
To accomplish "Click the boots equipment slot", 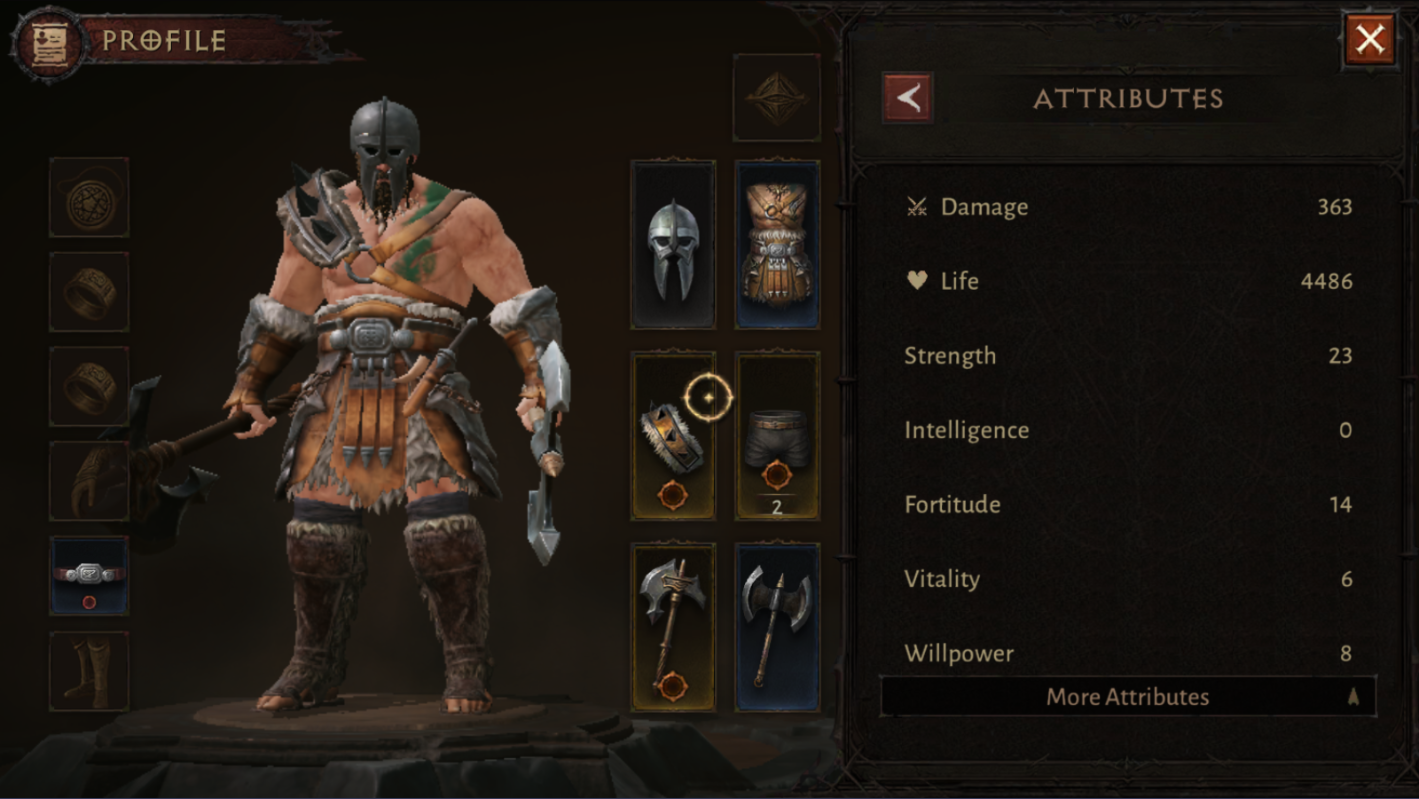I will (88, 668).
